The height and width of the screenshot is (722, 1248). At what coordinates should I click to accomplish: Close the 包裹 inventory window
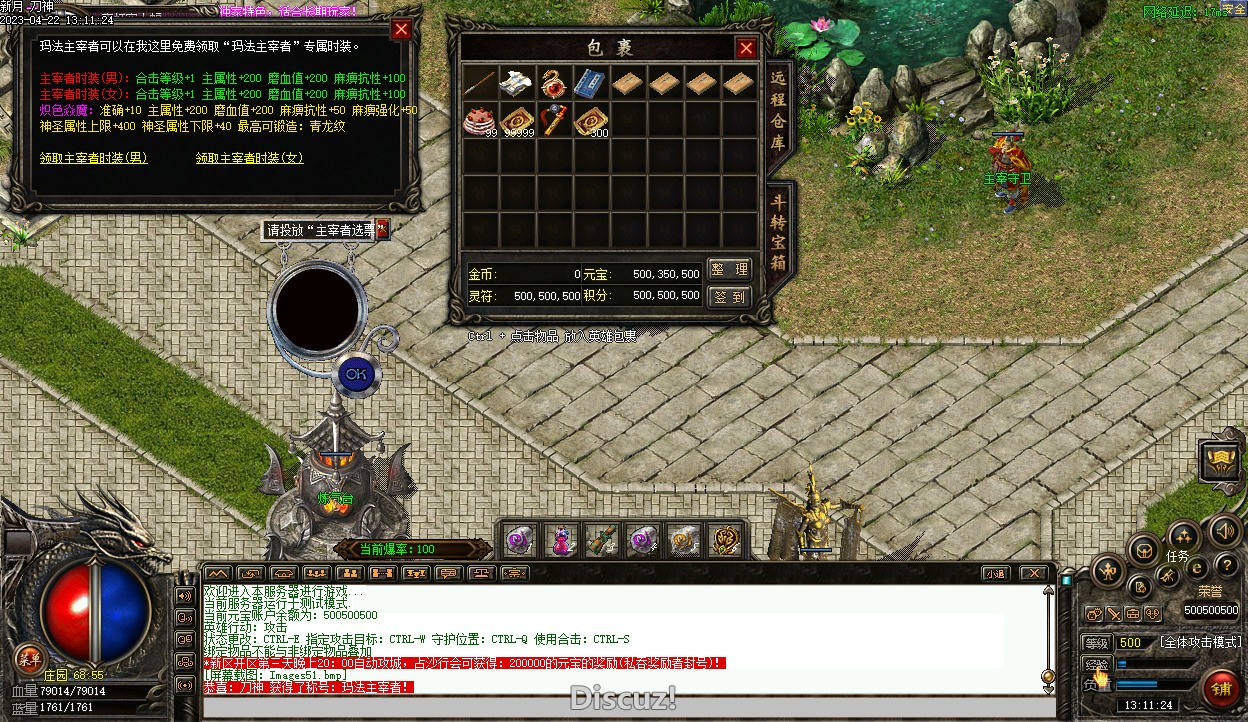click(x=746, y=48)
